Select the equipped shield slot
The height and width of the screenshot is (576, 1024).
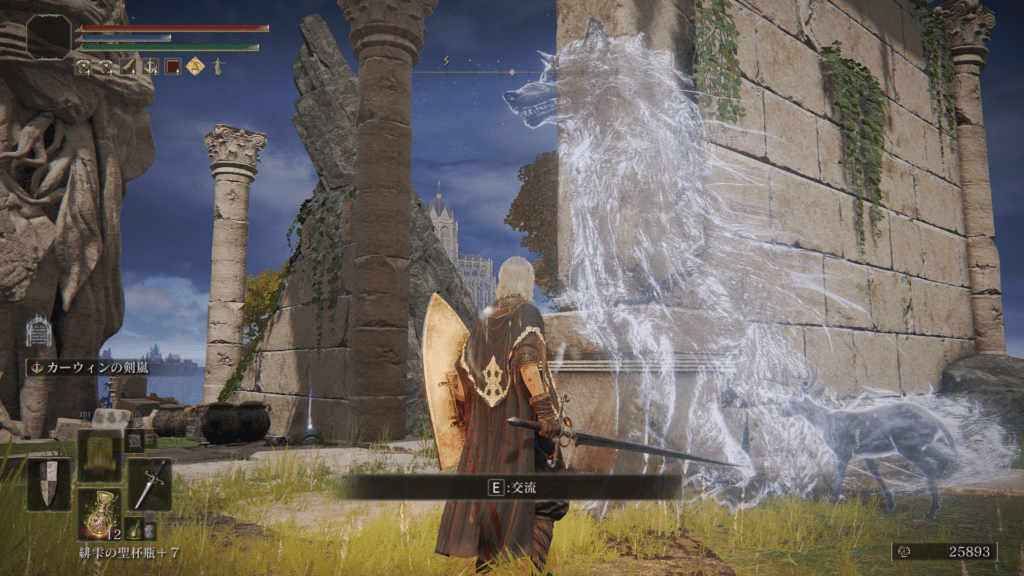tap(48, 484)
